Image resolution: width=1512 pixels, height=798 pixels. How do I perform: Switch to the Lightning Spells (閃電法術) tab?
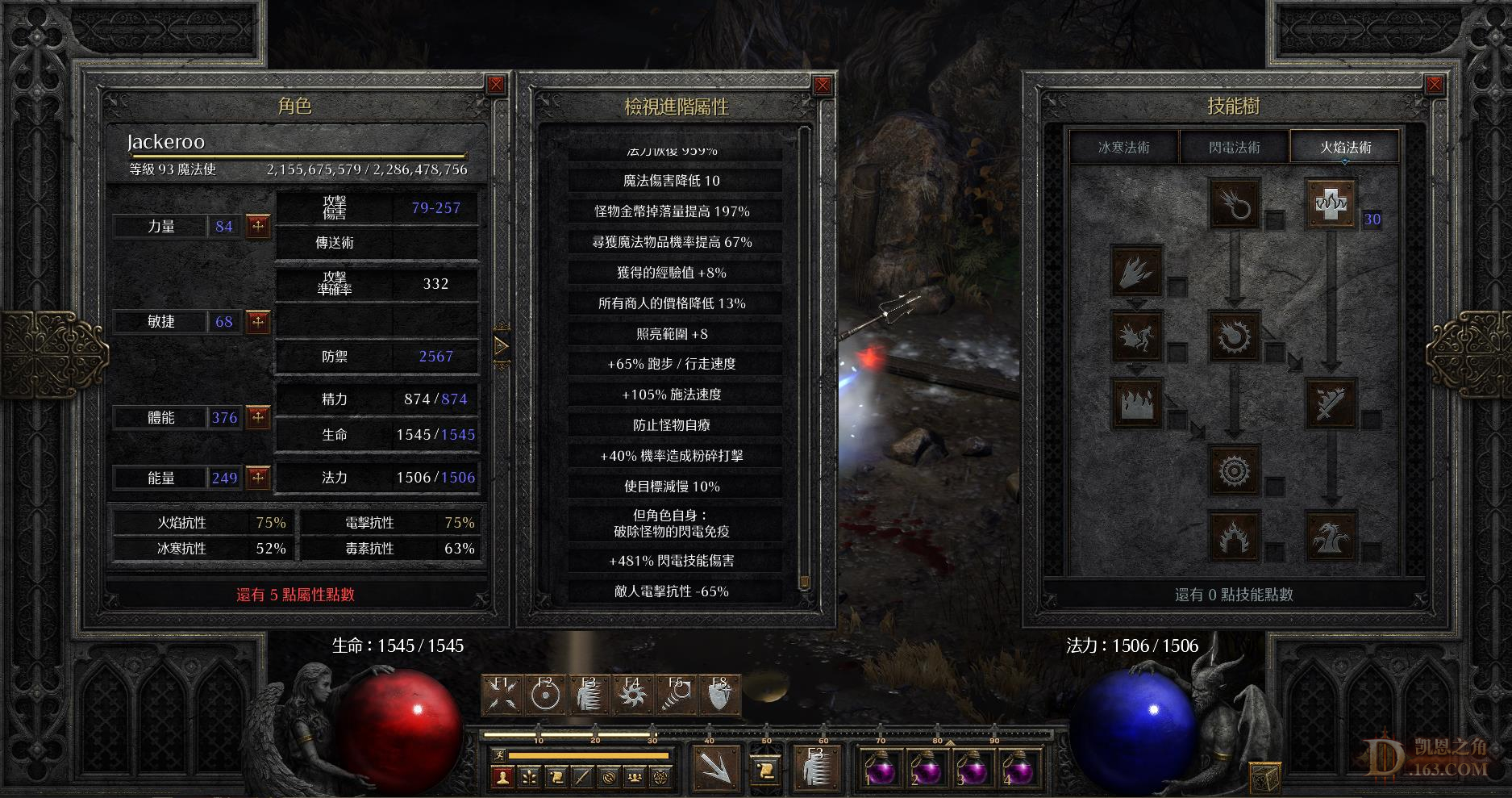pos(1234,148)
